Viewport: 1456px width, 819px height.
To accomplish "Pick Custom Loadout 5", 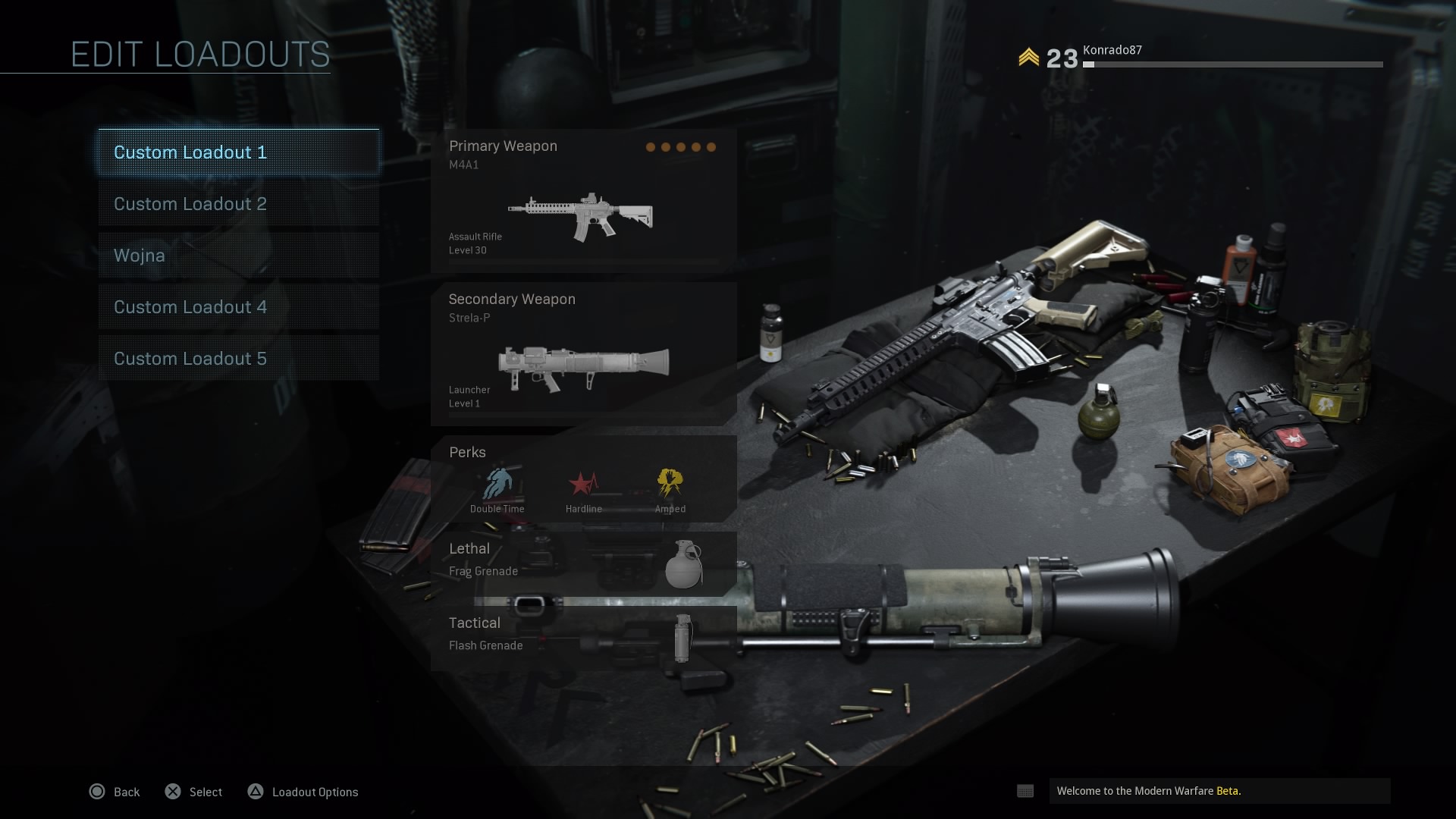I will pos(238,359).
